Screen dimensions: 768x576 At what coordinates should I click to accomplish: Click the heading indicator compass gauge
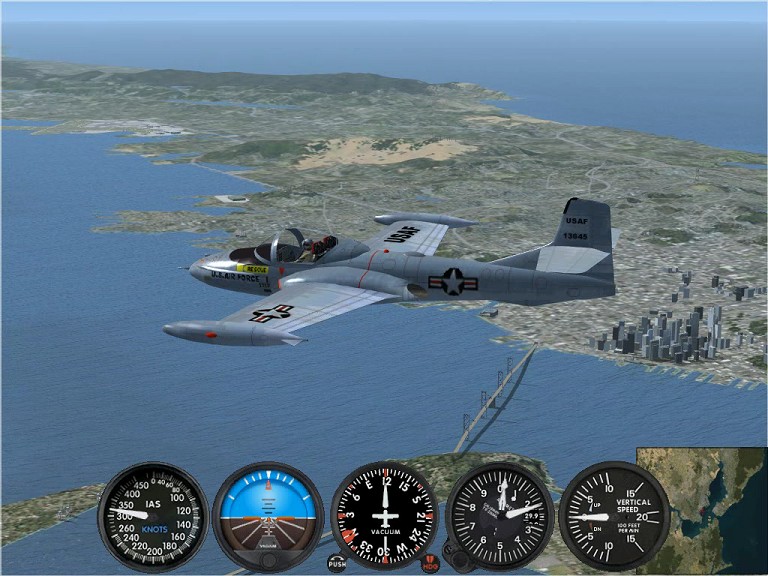(x=385, y=516)
